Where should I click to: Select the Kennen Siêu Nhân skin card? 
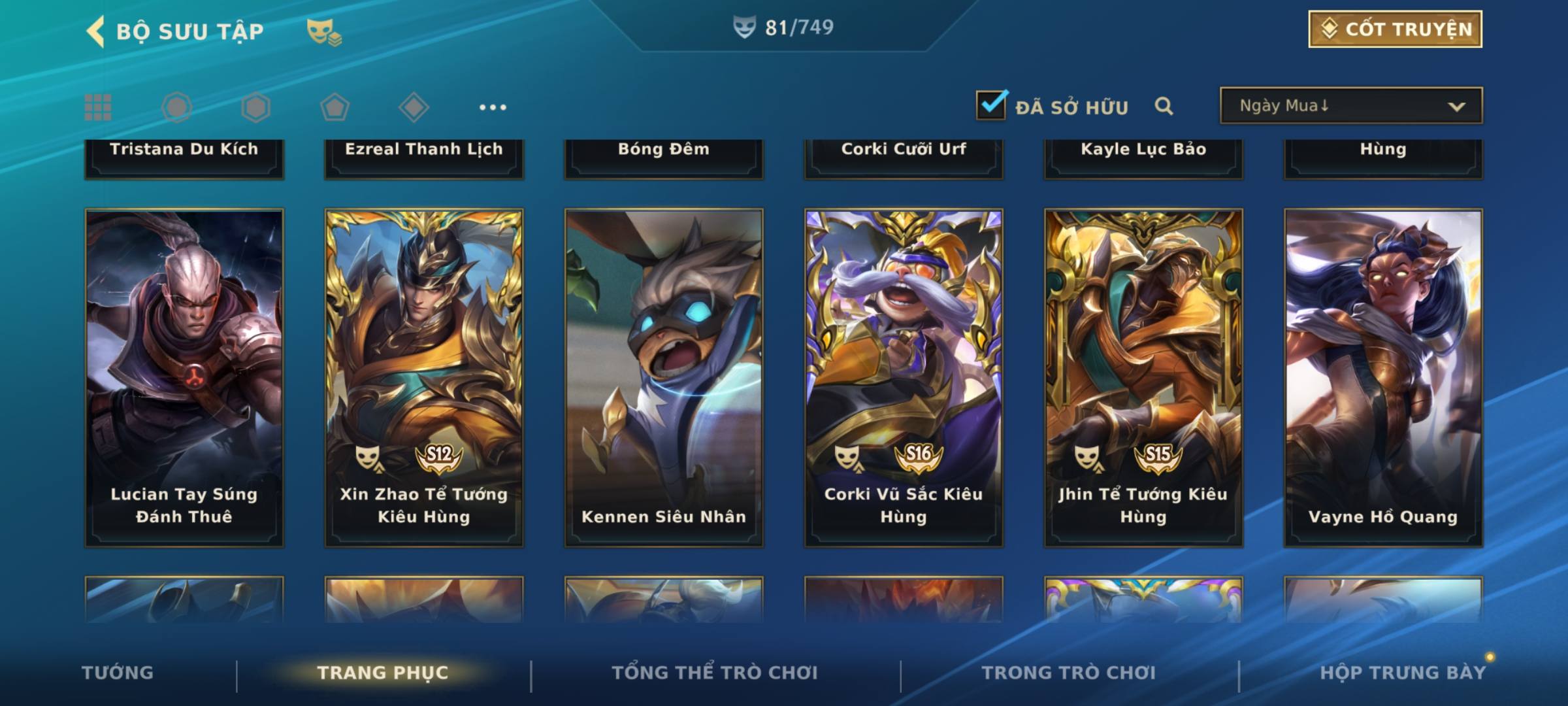point(664,377)
